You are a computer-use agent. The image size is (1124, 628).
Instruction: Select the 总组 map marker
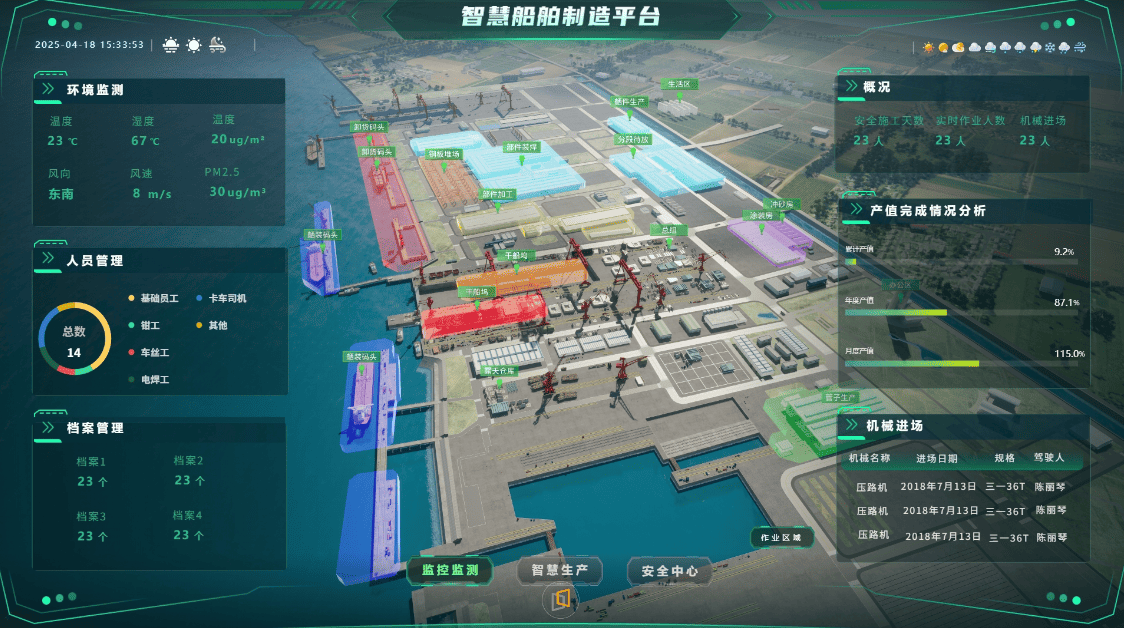(669, 230)
